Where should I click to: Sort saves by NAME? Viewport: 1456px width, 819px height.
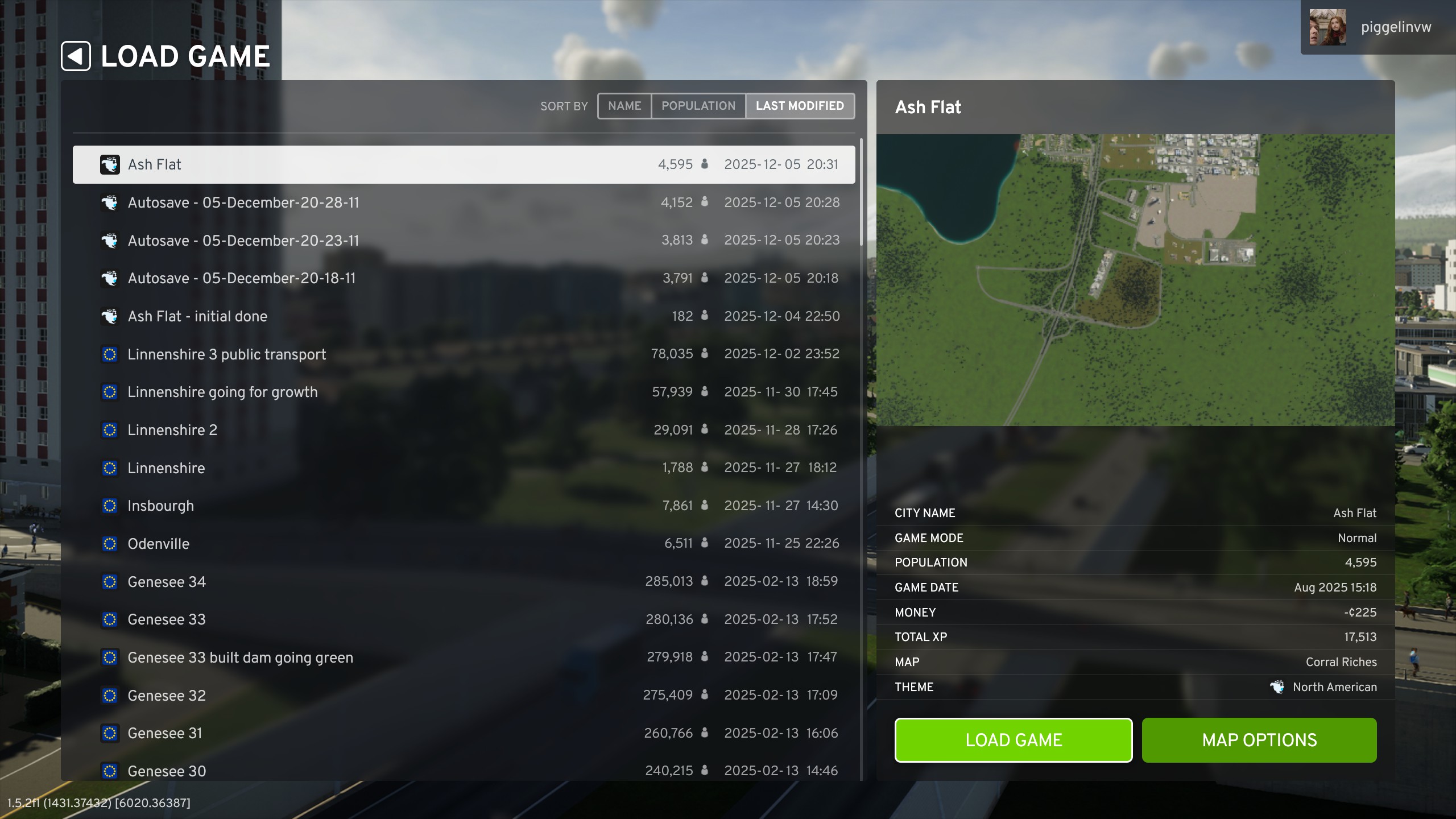(625, 106)
